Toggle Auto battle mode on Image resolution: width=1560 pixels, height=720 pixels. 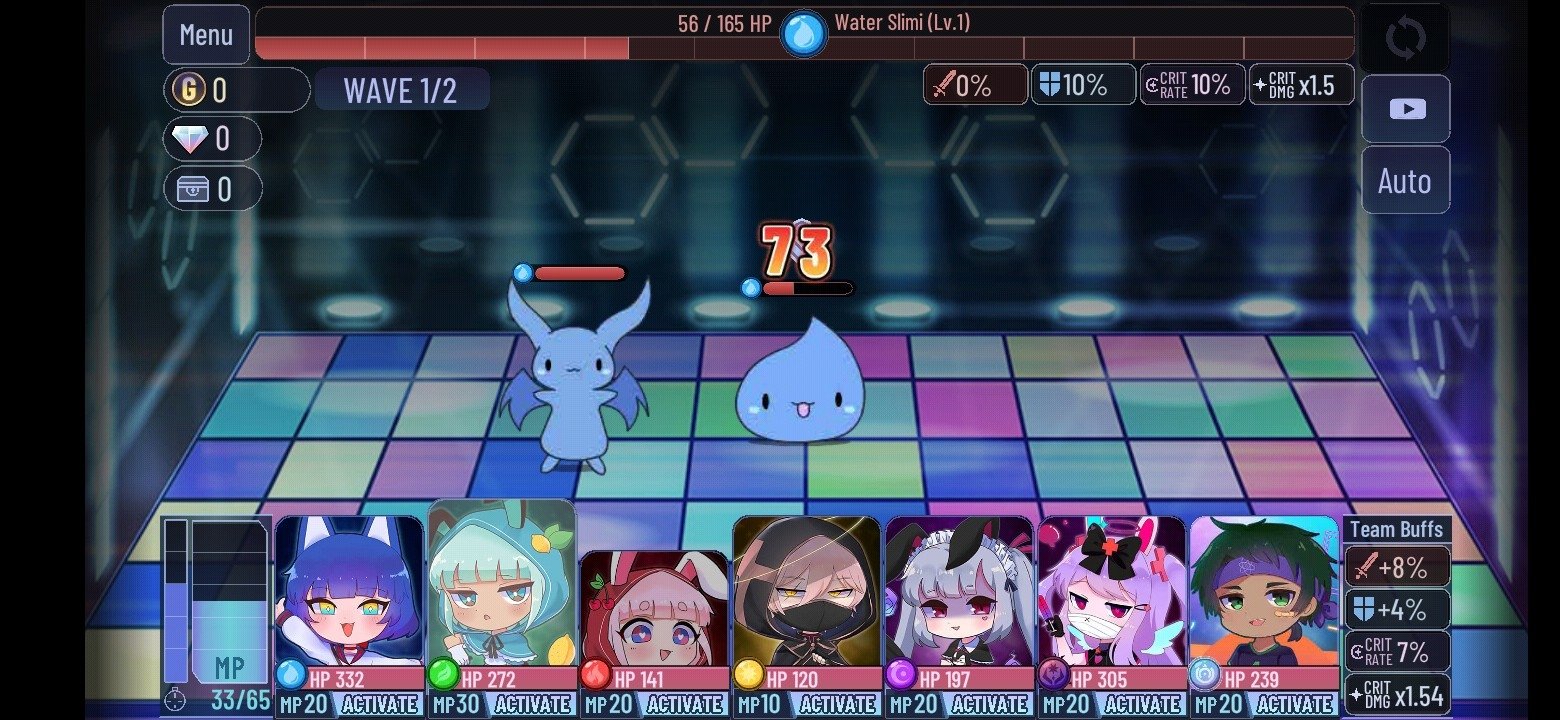tap(1405, 181)
